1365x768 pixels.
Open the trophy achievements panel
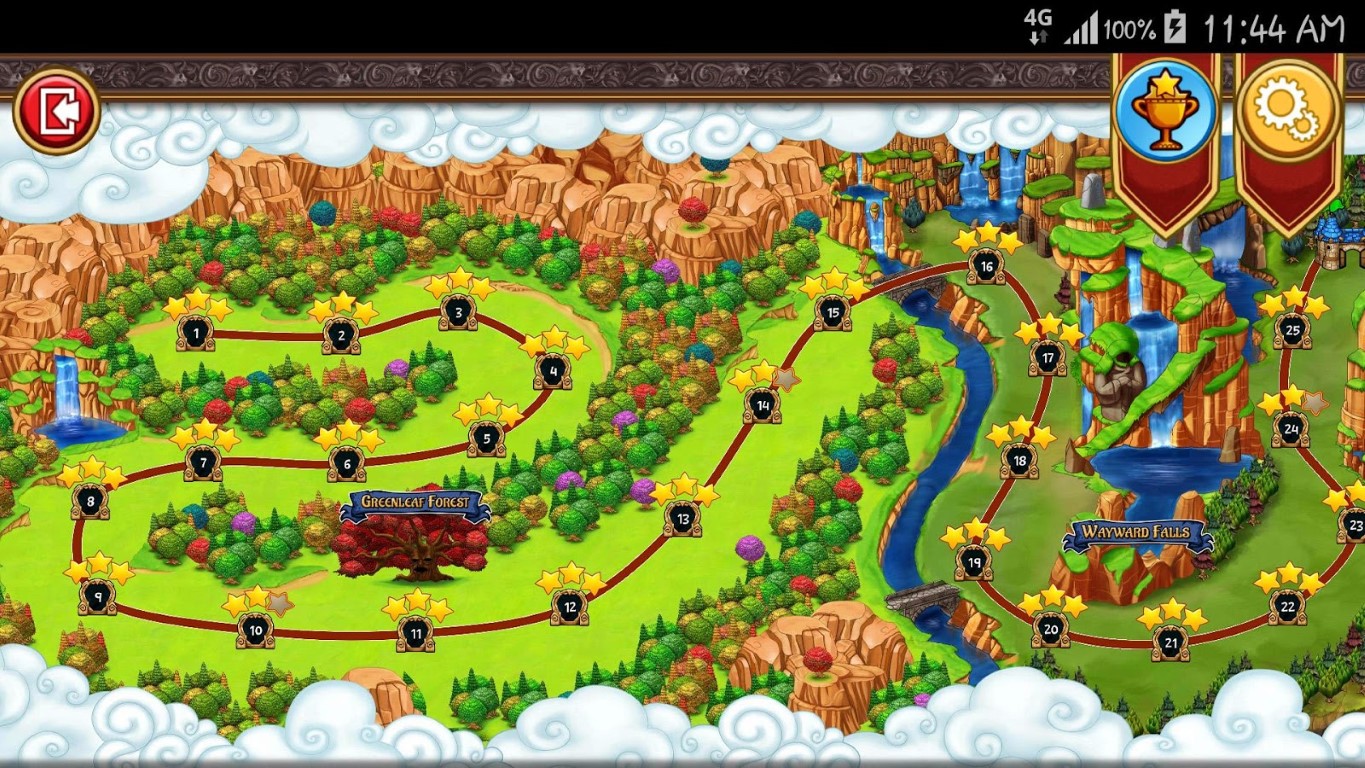pos(1165,105)
